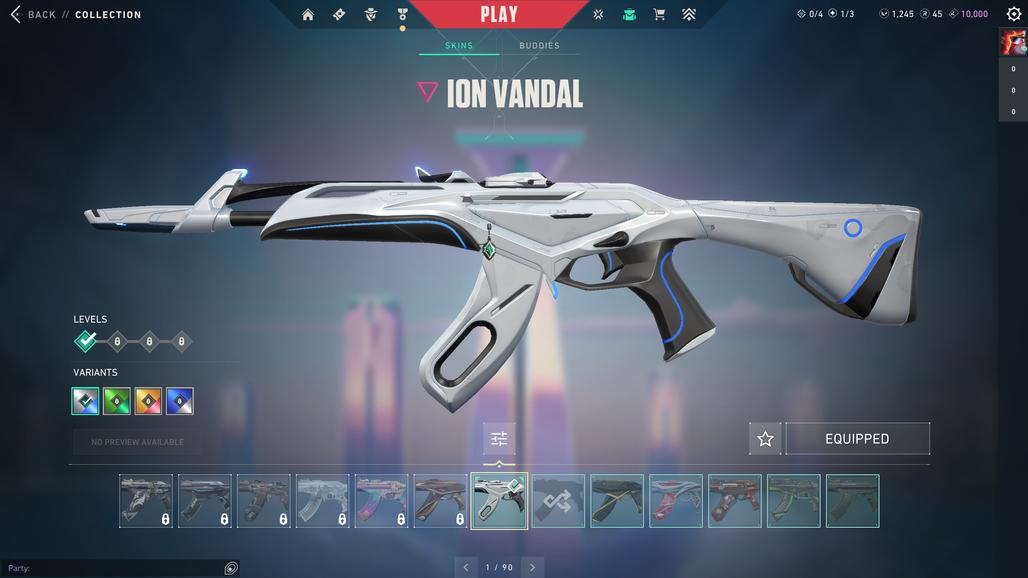Mark the skin as favorite with the star

pos(765,439)
